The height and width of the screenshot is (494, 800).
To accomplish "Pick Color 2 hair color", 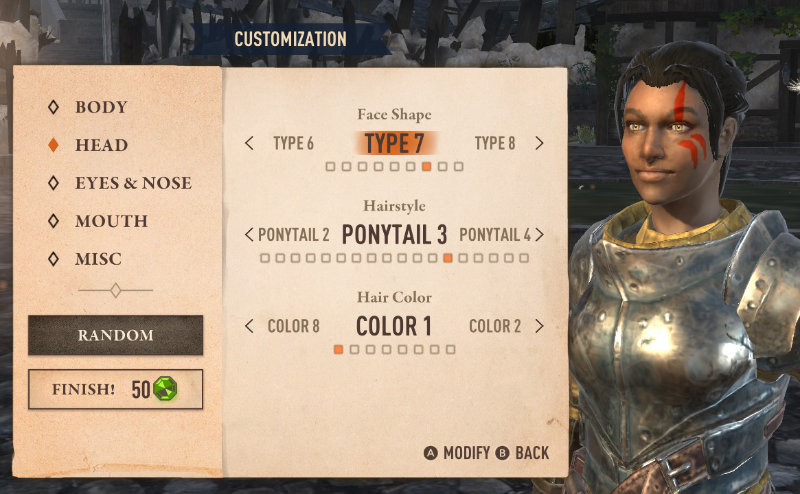I will (495, 326).
